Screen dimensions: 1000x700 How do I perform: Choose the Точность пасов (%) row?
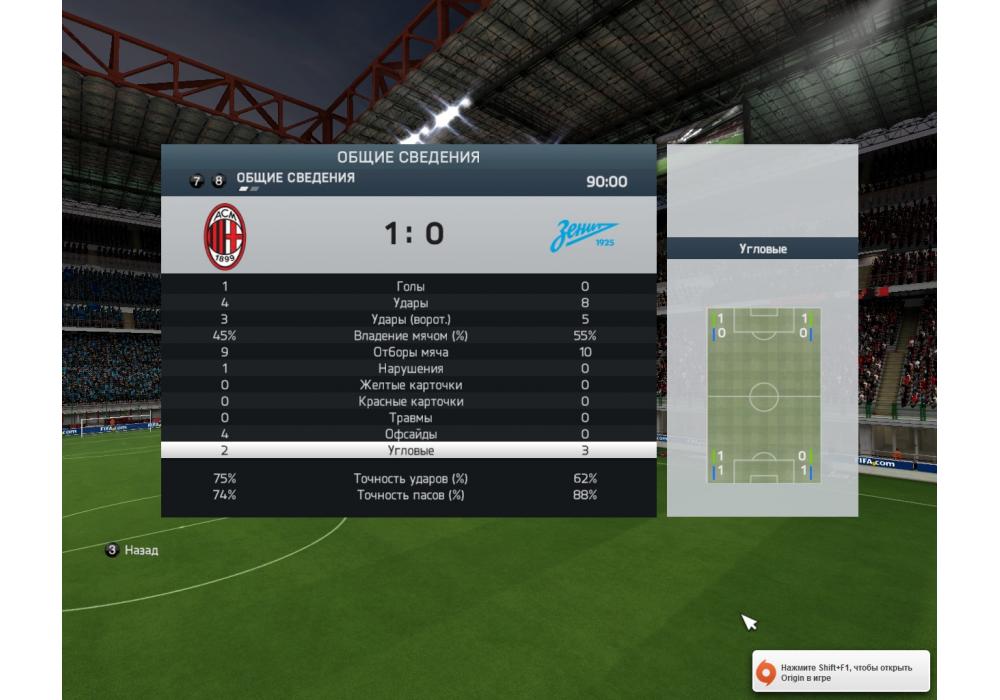(x=410, y=495)
